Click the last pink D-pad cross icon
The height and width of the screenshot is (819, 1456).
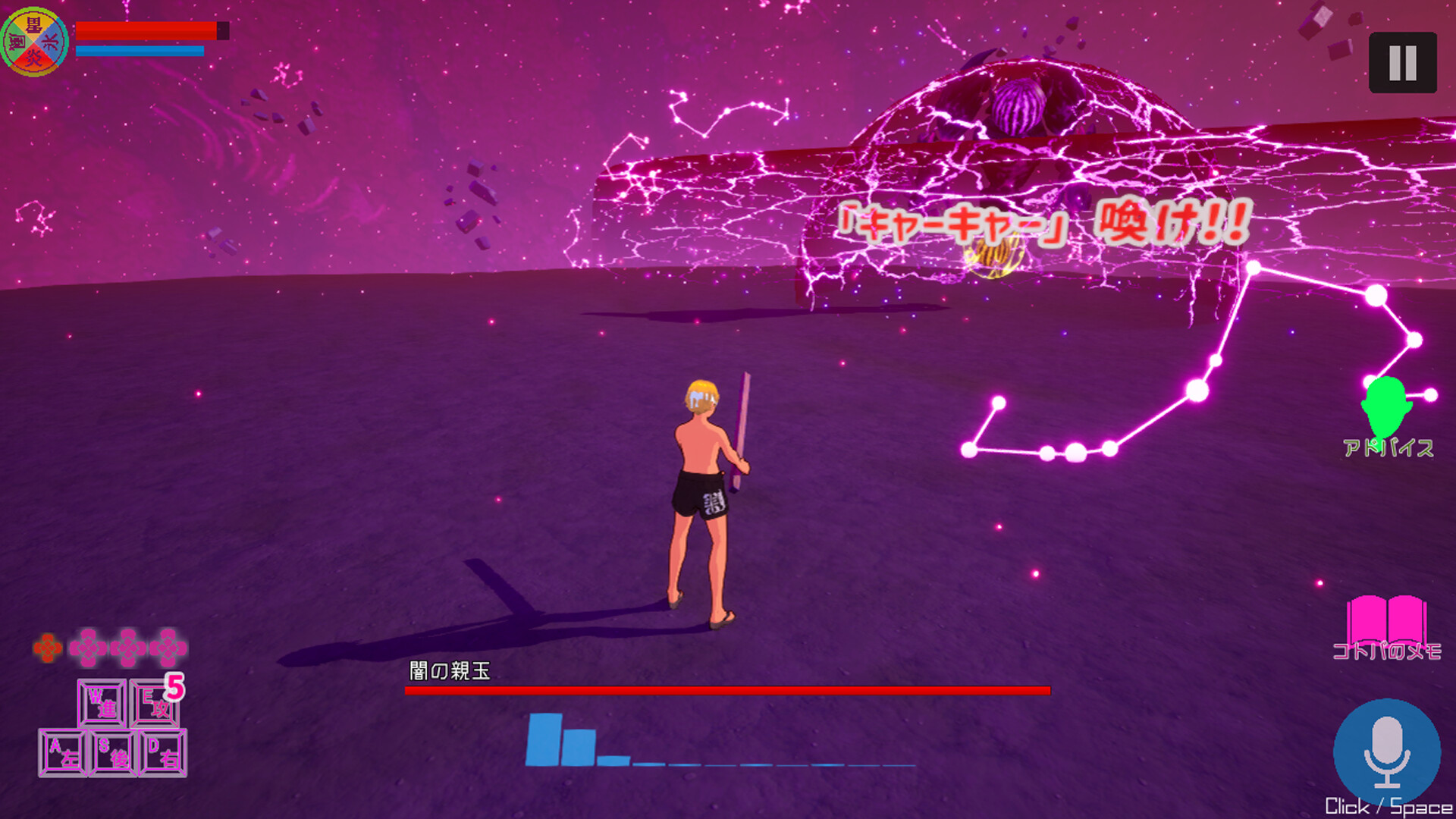[168, 647]
